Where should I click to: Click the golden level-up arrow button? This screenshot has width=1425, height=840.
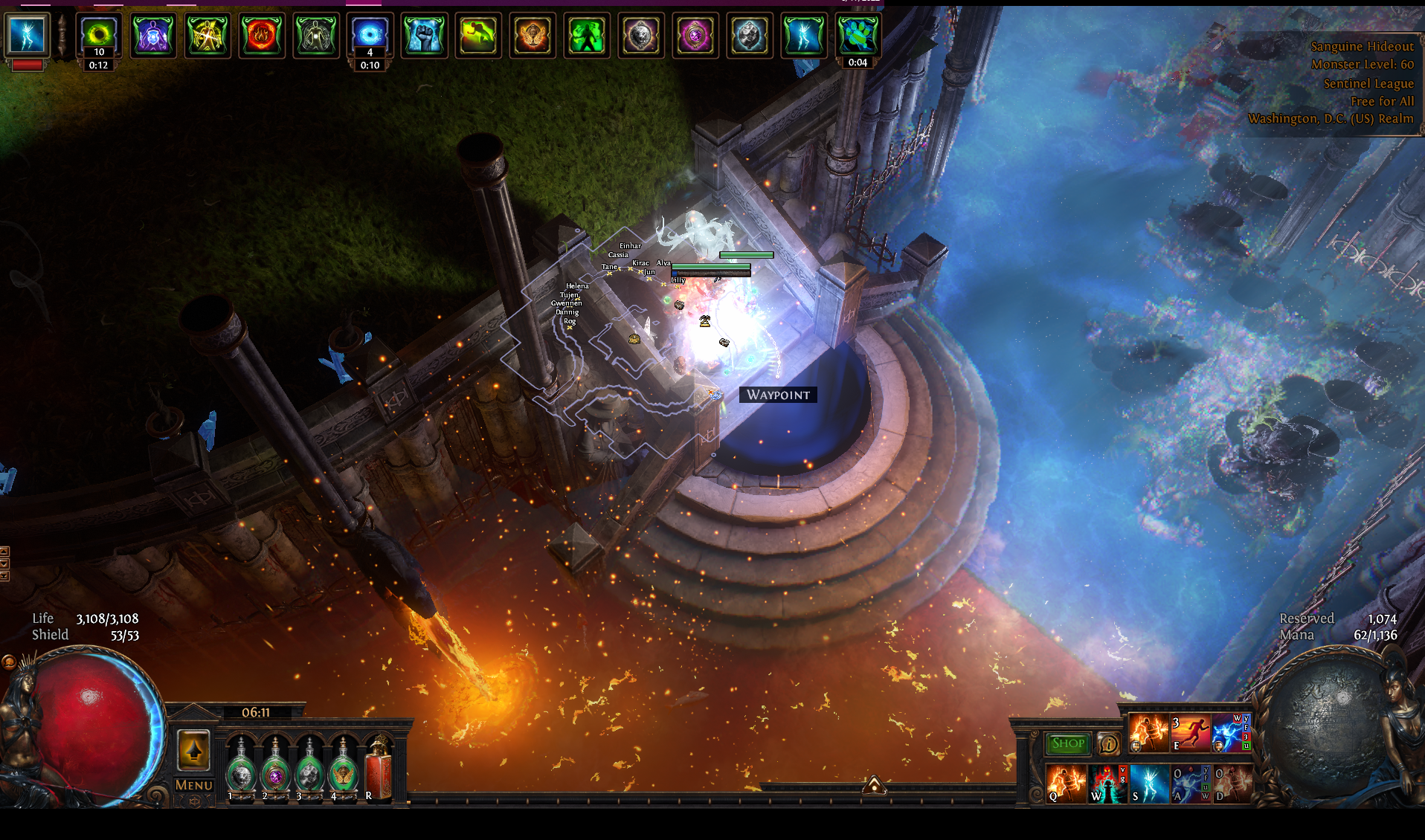pos(193,751)
